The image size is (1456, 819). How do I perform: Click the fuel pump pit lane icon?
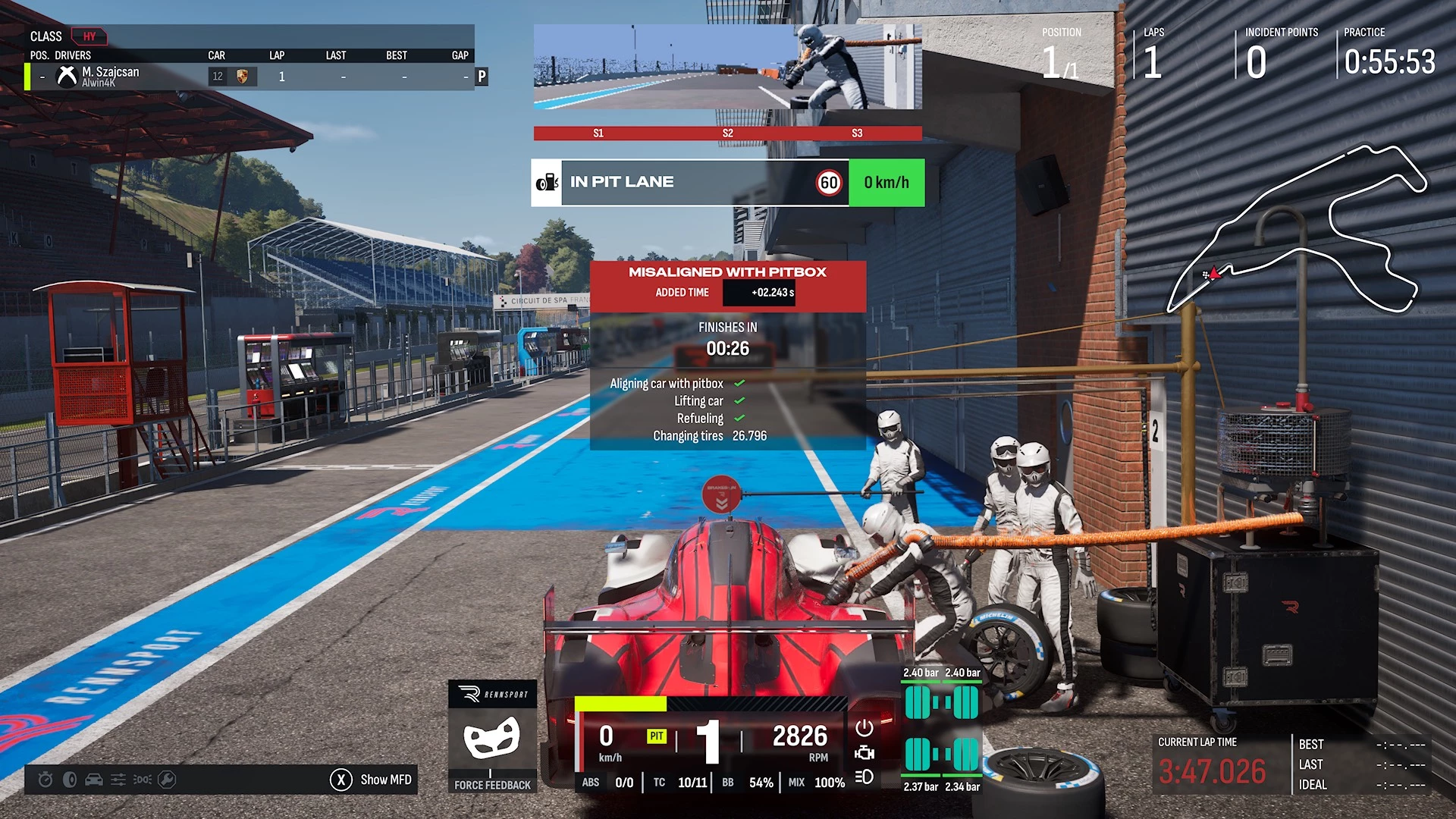pyautogui.click(x=547, y=183)
